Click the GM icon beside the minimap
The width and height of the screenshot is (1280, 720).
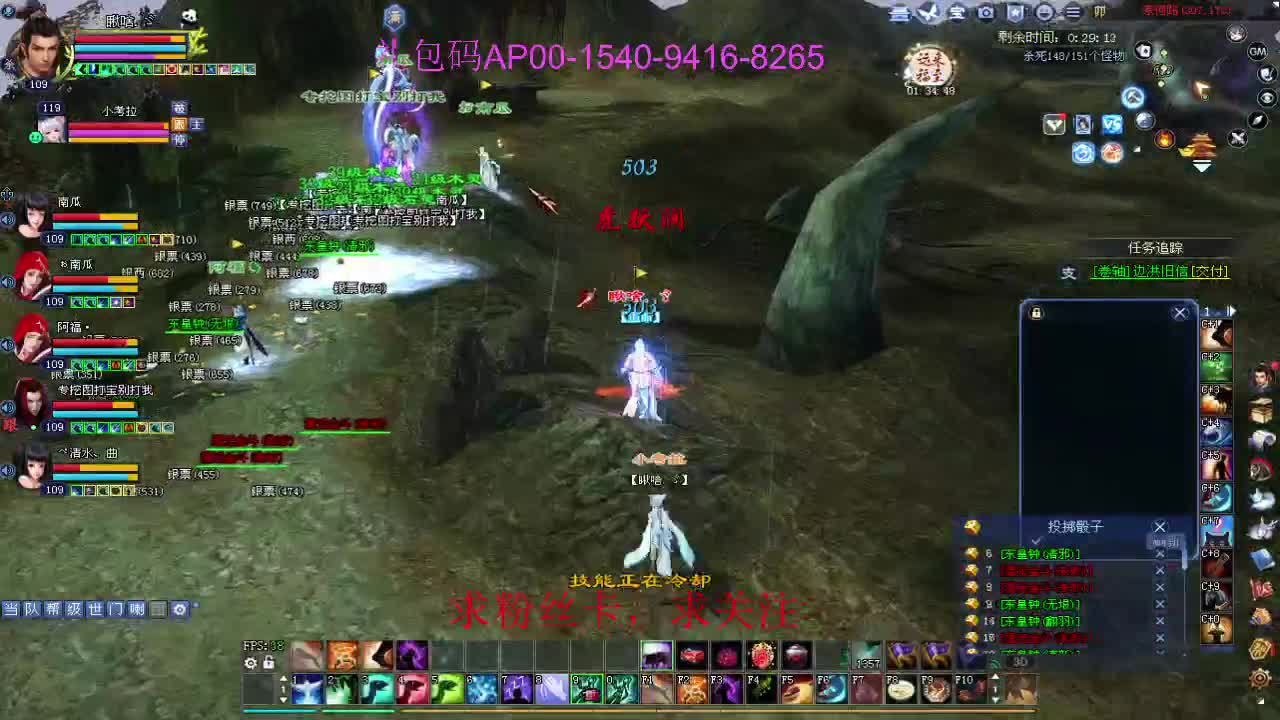(1256, 51)
